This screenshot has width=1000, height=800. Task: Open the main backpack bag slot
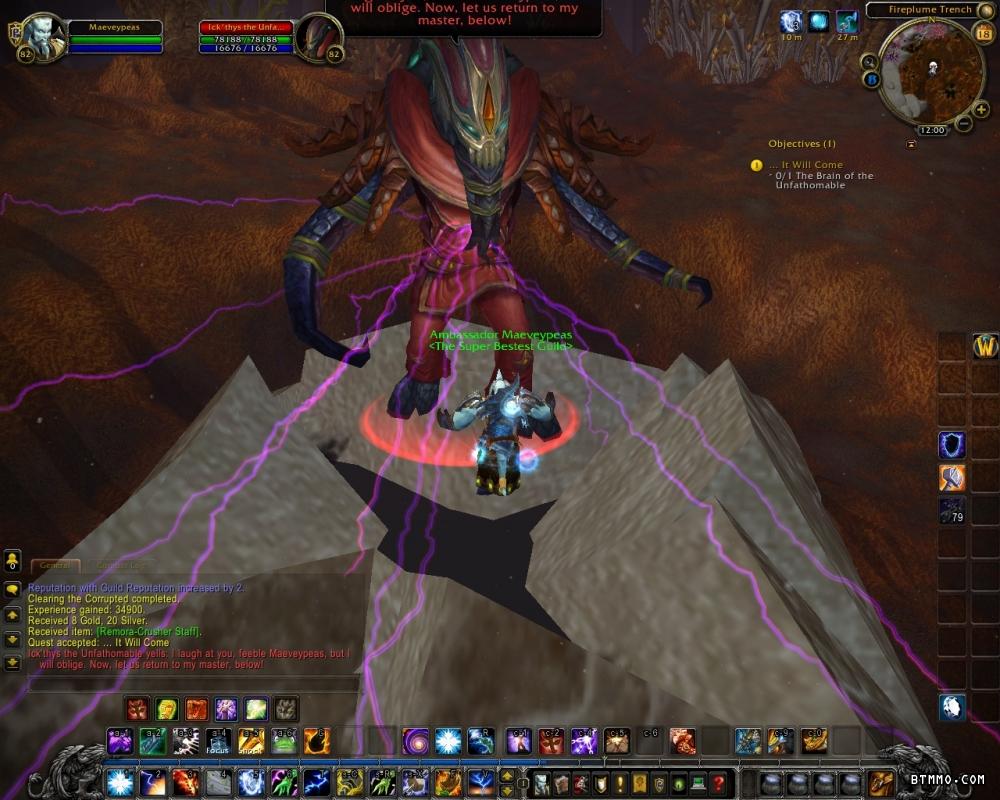pos(881,782)
